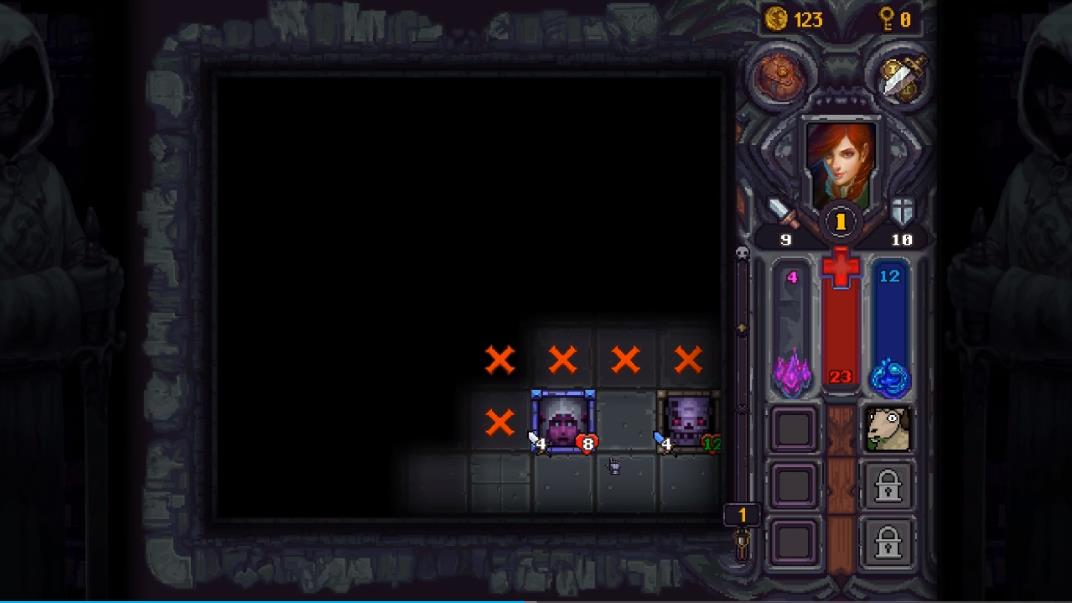Use the red cross heal button
1072x603 pixels.
pyautogui.click(x=840, y=268)
